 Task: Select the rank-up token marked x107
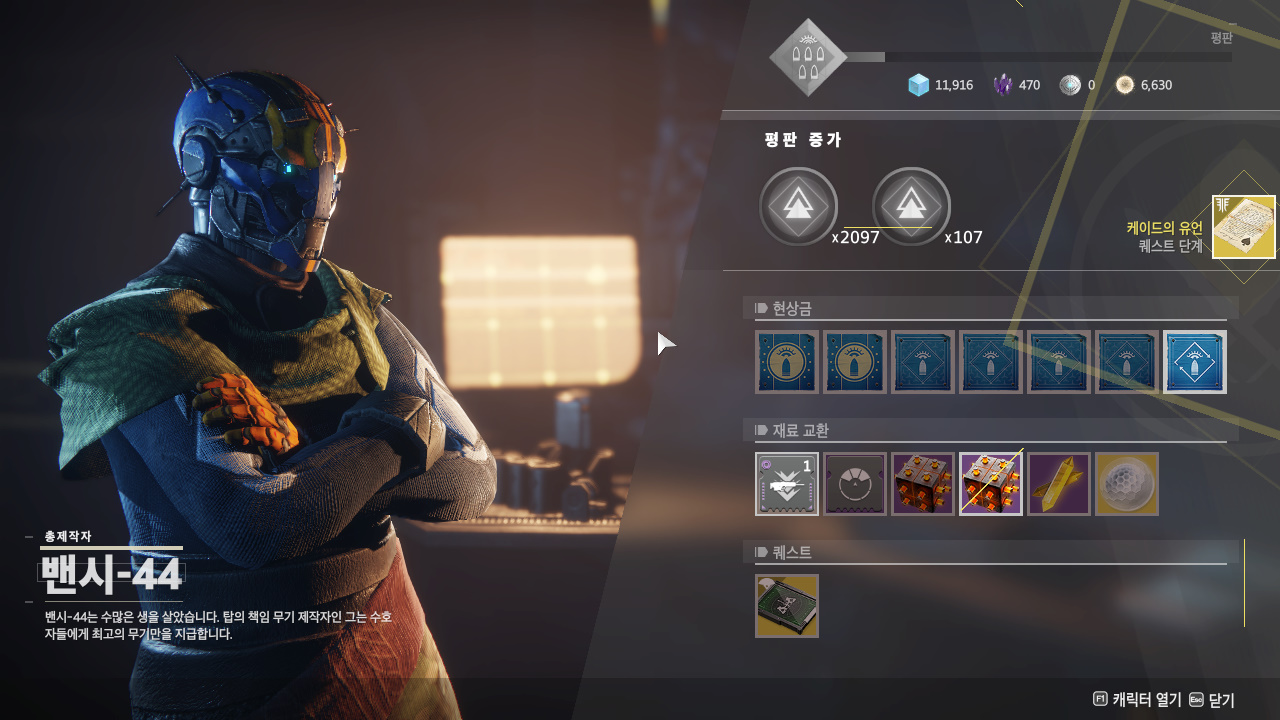point(911,206)
